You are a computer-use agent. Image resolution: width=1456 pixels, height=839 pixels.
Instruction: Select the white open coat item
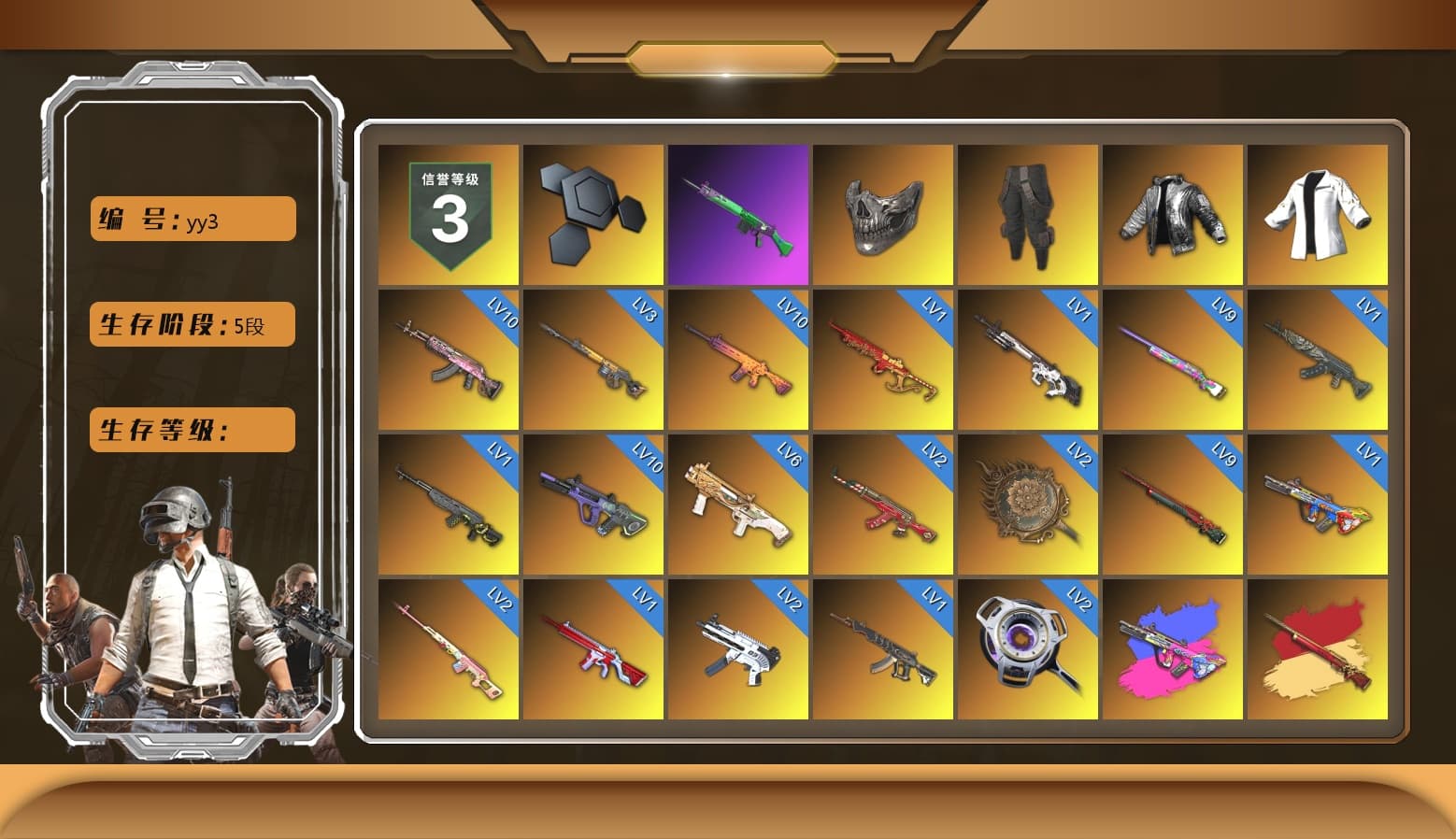[x=1319, y=214]
